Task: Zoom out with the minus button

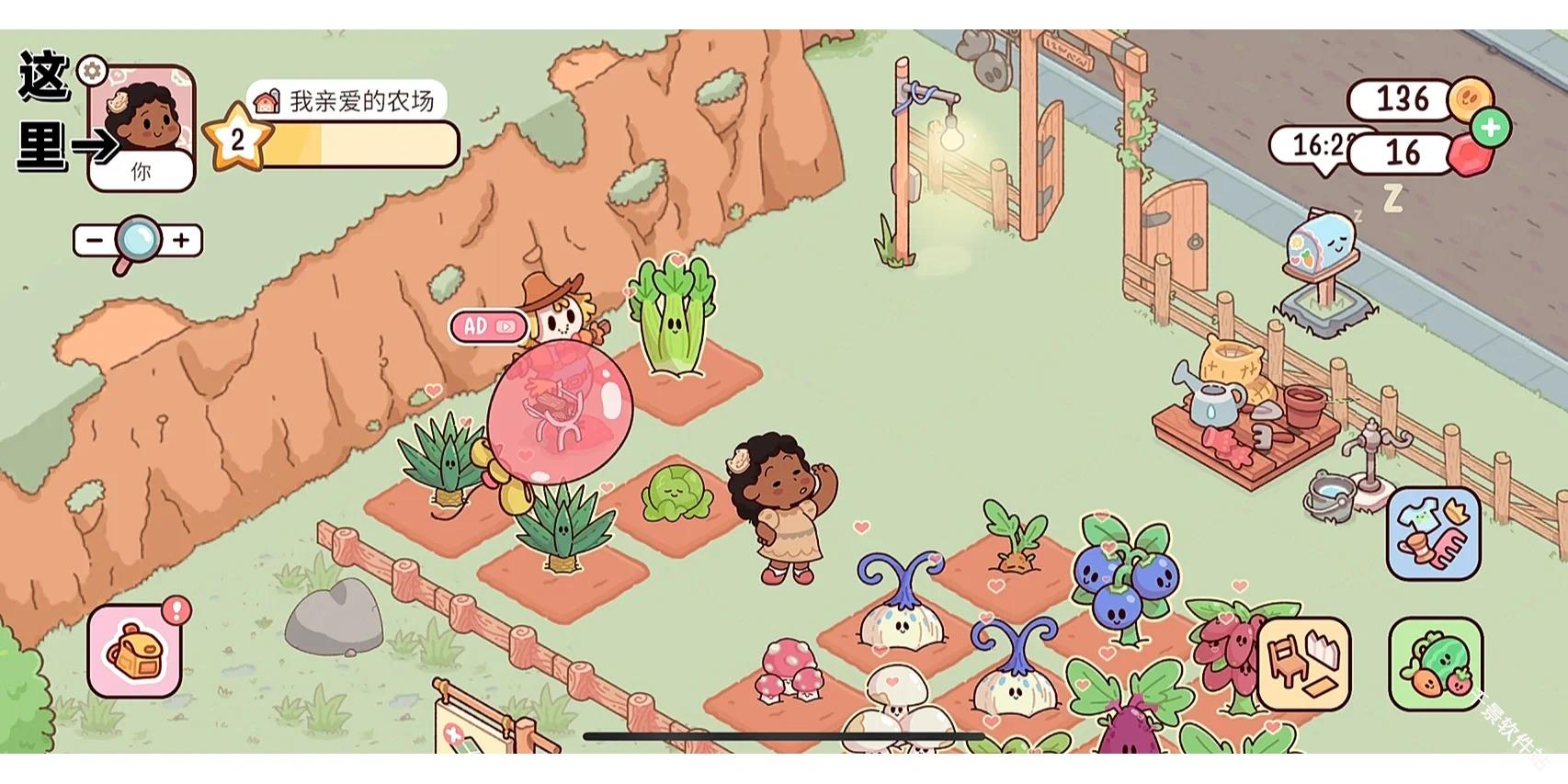Action: pyautogui.click(x=94, y=241)
